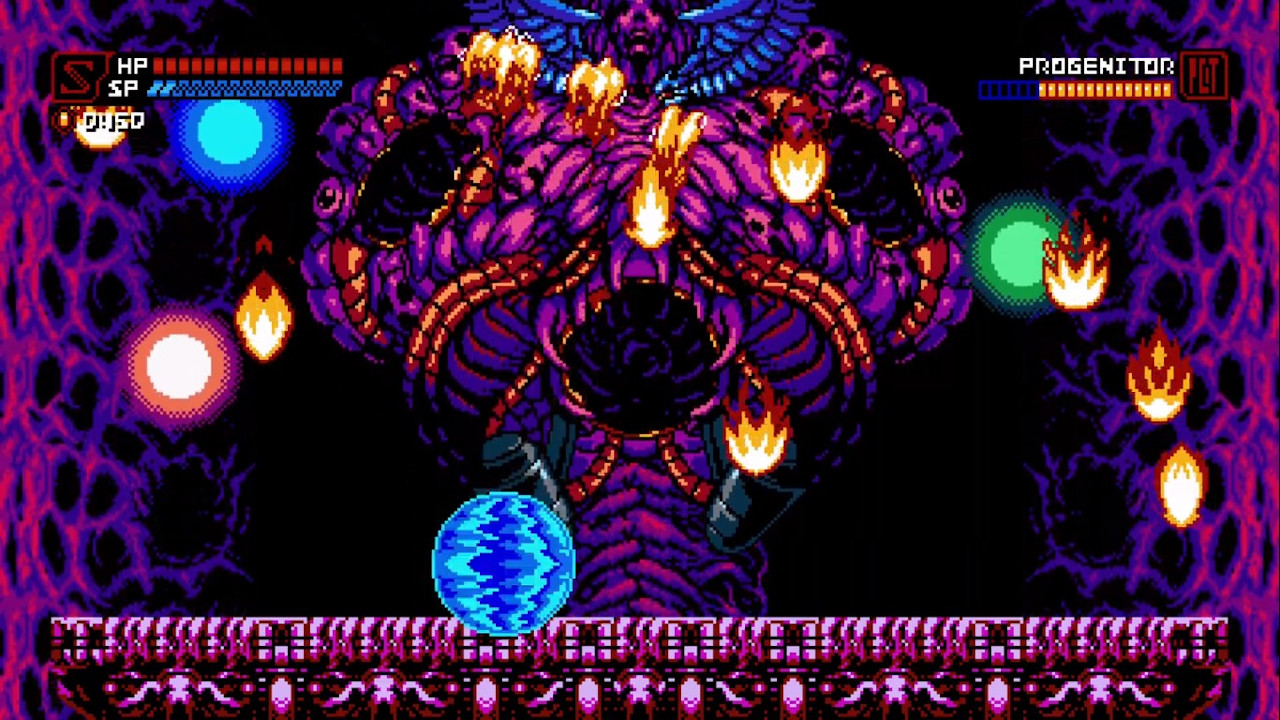Click the yellow currency orb icon
Image resolution: width=1280 pixels, height=720 pixels.
[65, 119]
